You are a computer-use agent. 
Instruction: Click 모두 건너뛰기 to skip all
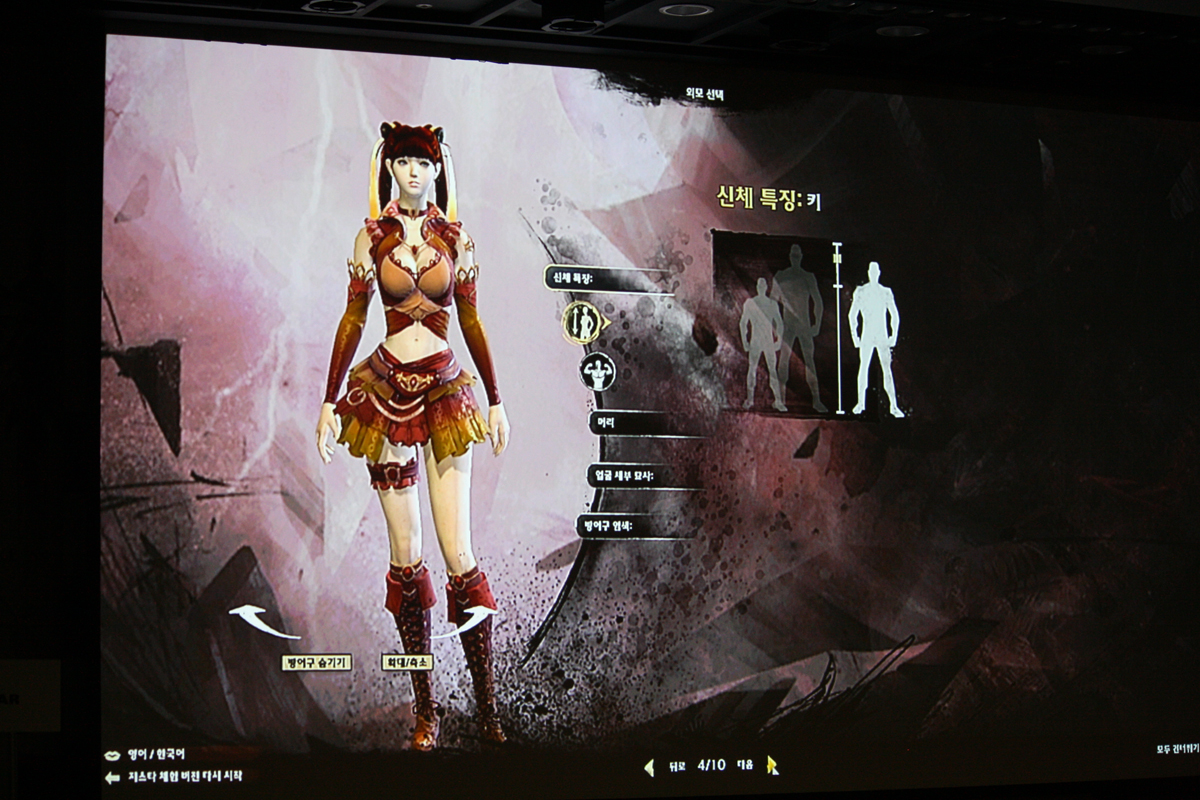pyautogui.click(x=1175, y=748)
